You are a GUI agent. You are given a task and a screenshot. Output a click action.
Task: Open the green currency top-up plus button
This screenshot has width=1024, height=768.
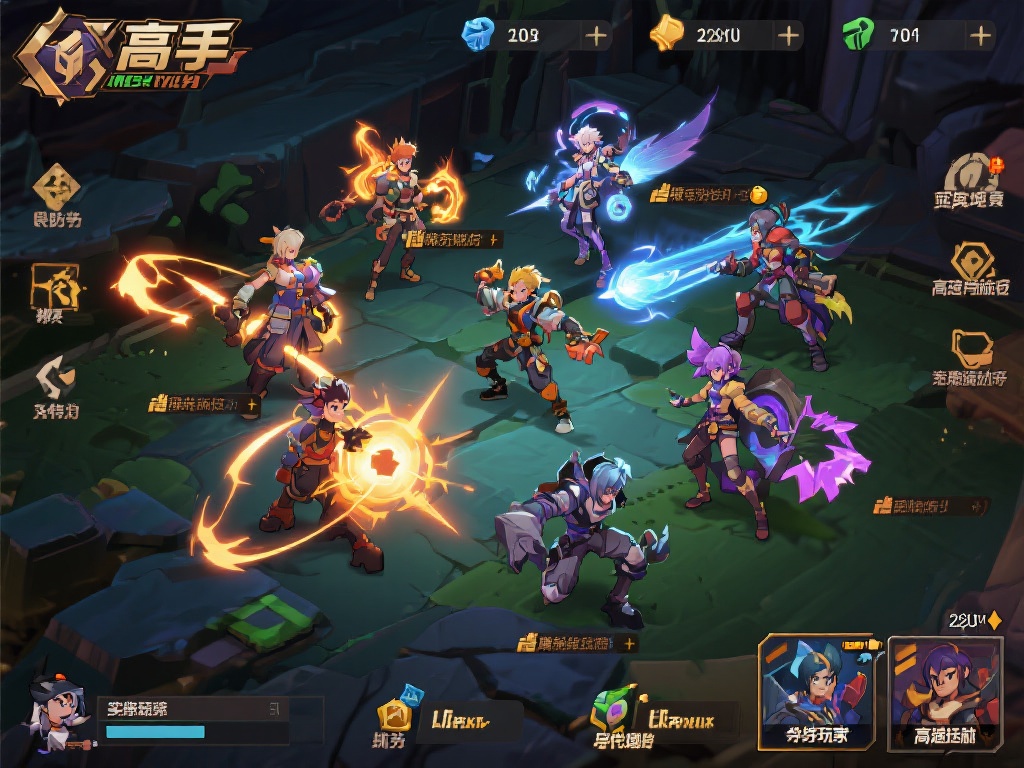981,36
